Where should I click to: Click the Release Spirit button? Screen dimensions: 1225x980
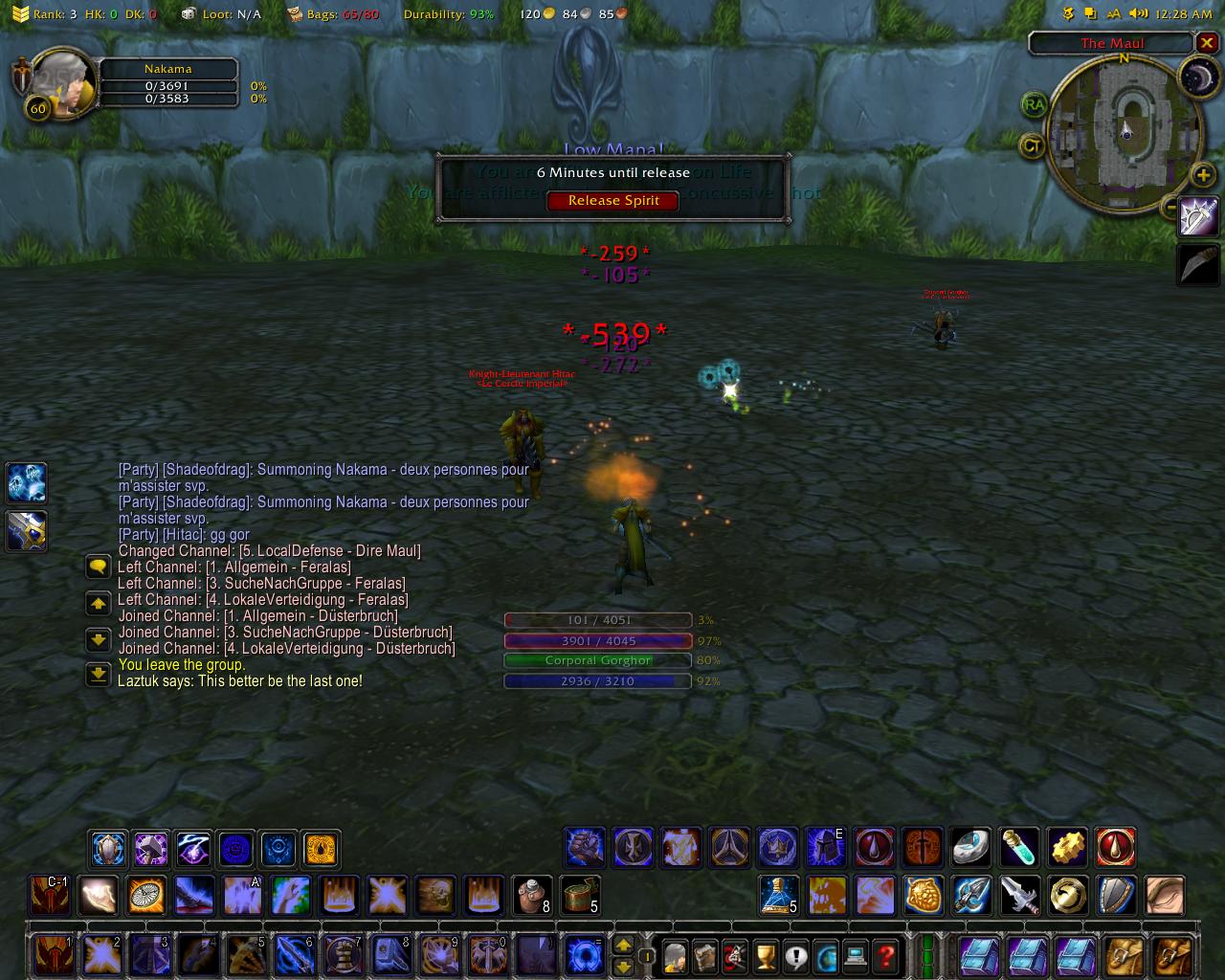tap(613, 201)
